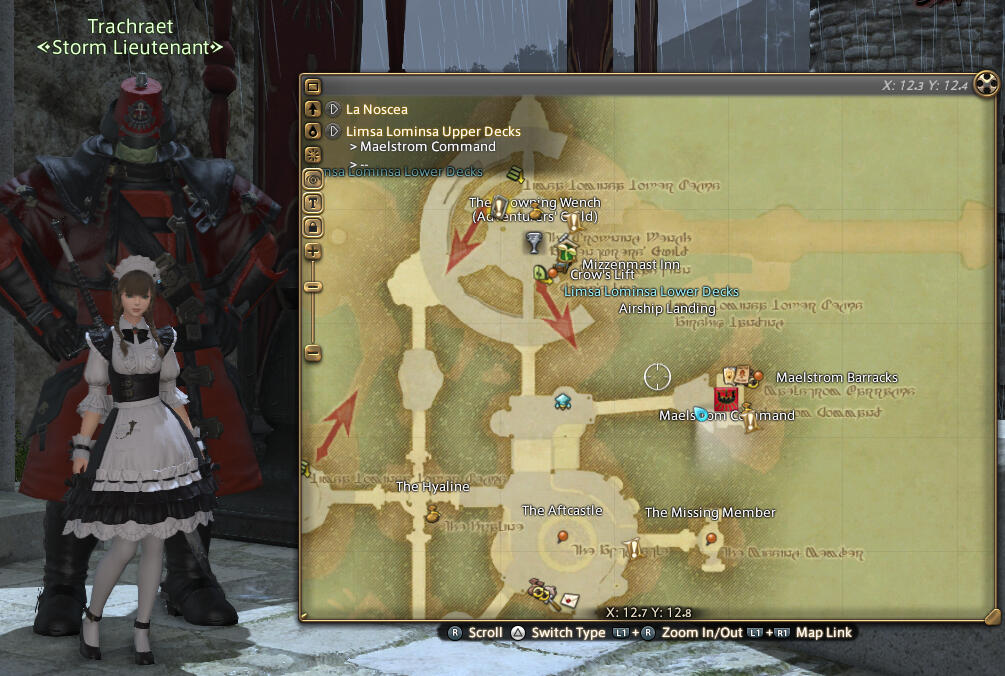Toggle map opacity with the eye button
1005x676 pixels.
pos(313,178)
